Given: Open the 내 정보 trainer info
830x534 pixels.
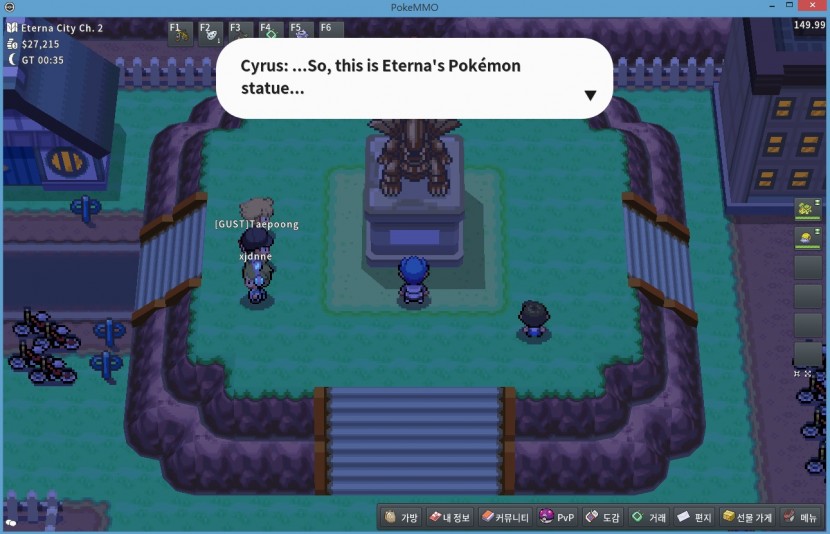Looking at the screenshot, I should (449, 517).
